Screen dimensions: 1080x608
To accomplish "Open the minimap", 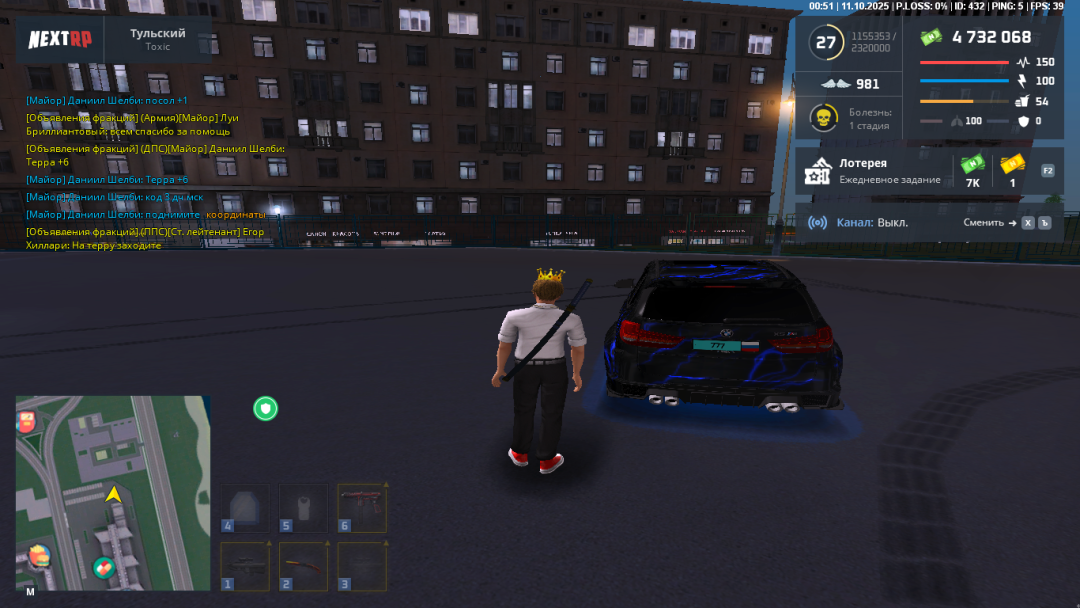I will pyautogui.click(x=113, y=493).
